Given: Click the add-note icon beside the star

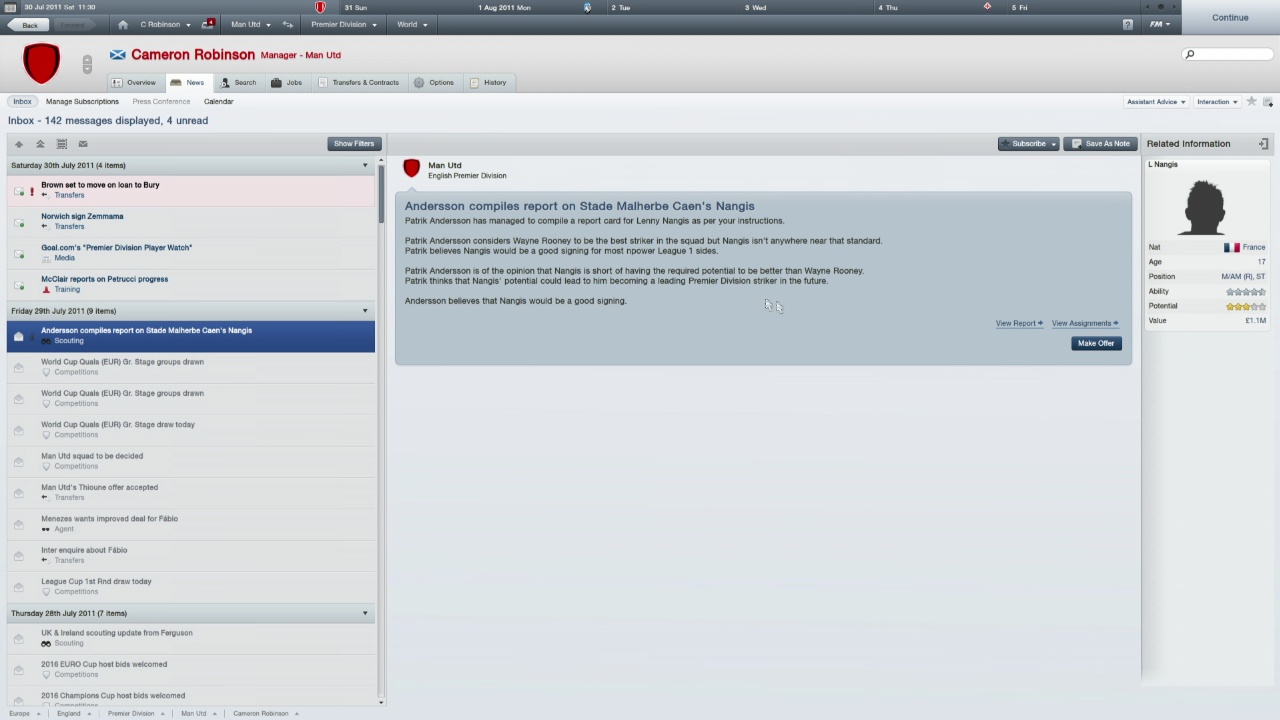Looking at the screenshot, I should click(x=1268, y=101).
